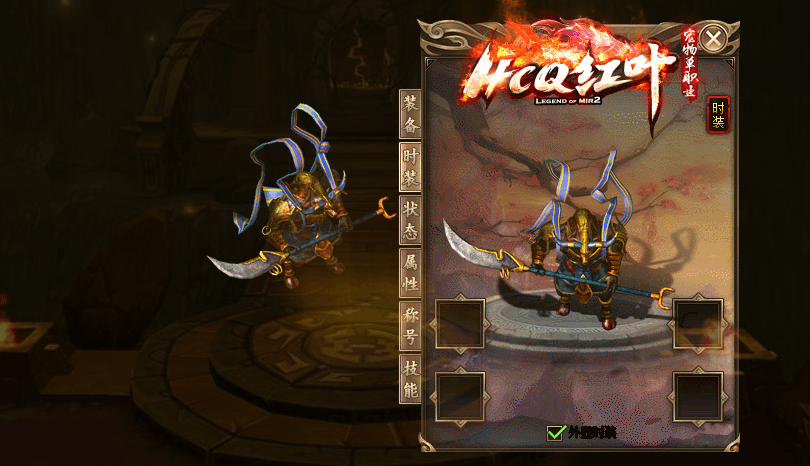The width and height of the screenshot is (810, 466).
Task: Close the character panel
Action: click(x=713, y=39)
